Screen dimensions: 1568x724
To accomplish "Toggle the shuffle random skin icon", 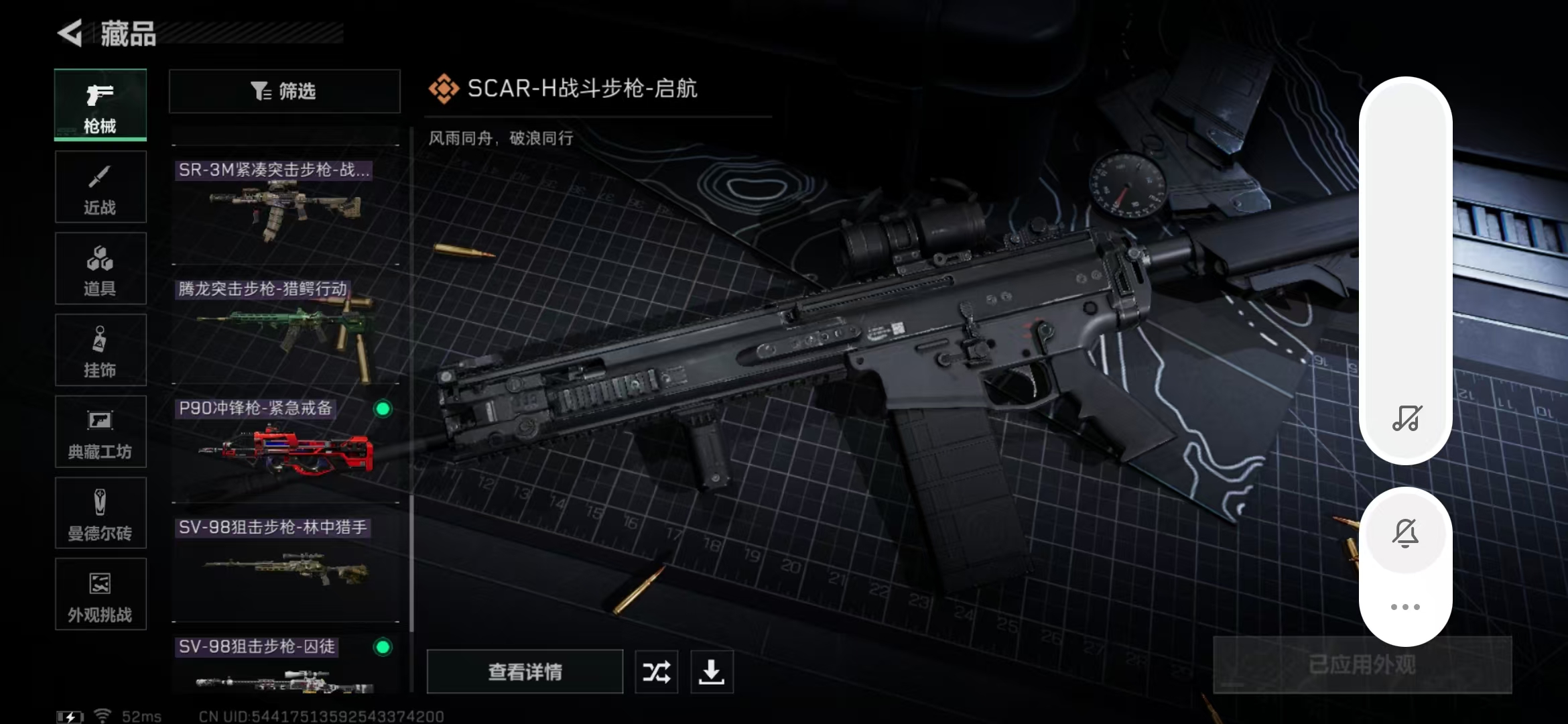I will pyautogui.click(x=656, y=672).
